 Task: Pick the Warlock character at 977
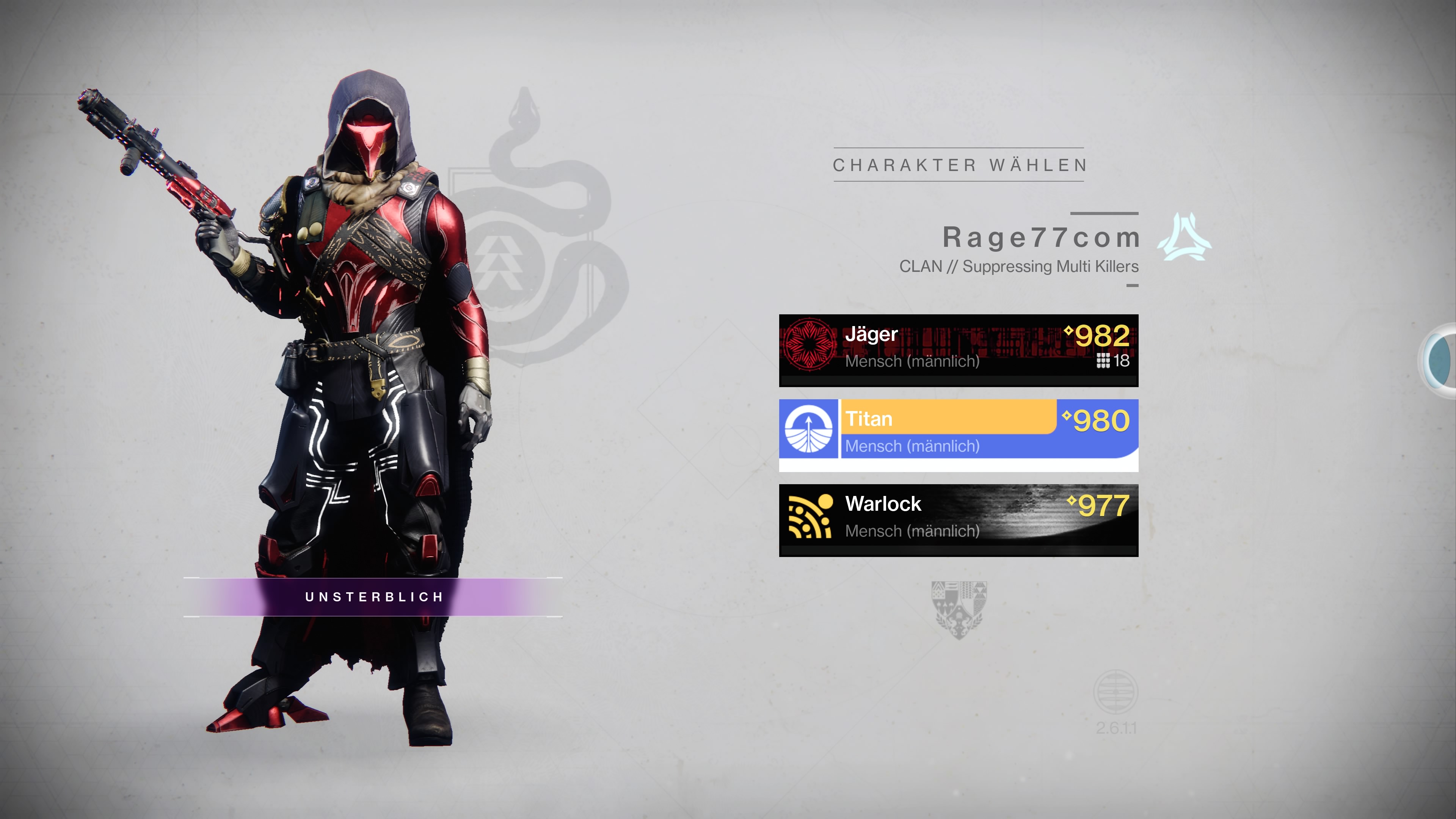(958, 519)
